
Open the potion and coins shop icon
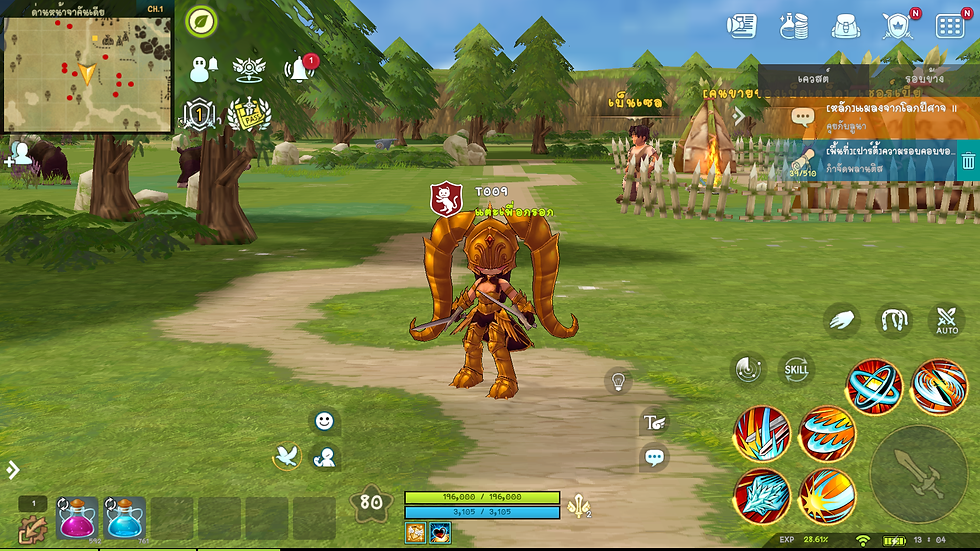[x=795, y=26]
